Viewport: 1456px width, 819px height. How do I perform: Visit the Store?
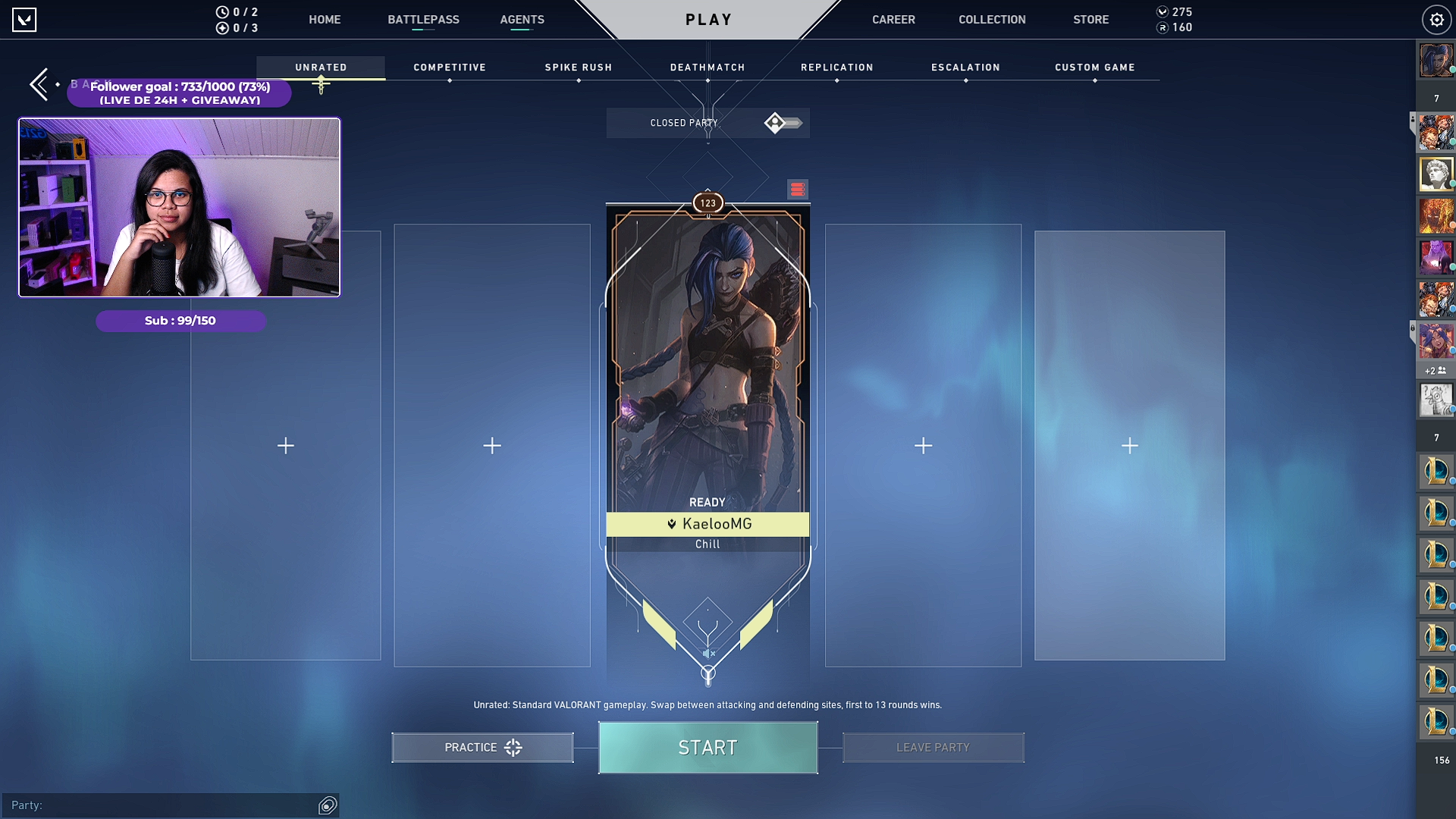1090,20
